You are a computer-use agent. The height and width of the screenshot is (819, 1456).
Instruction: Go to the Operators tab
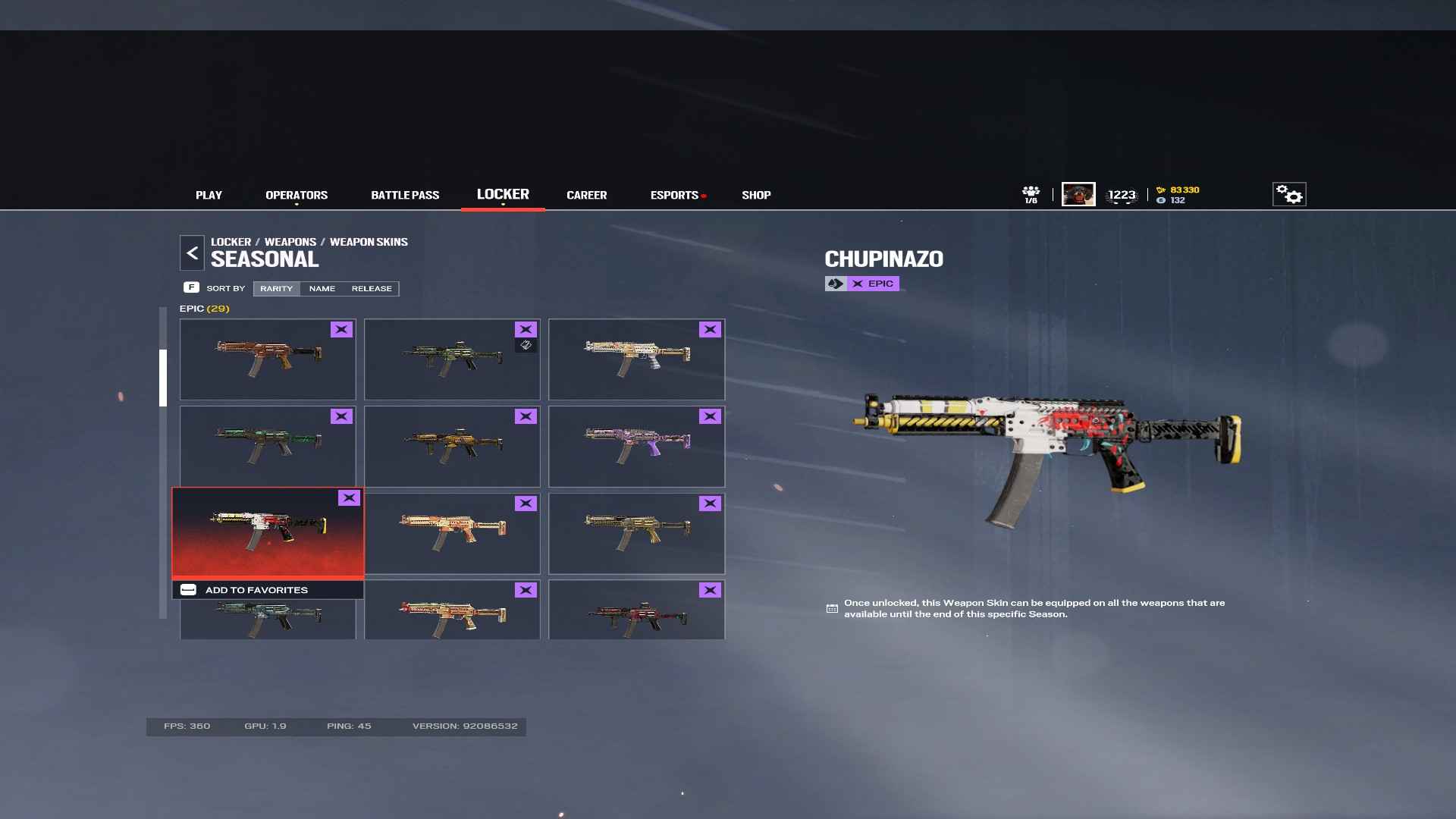297,196
